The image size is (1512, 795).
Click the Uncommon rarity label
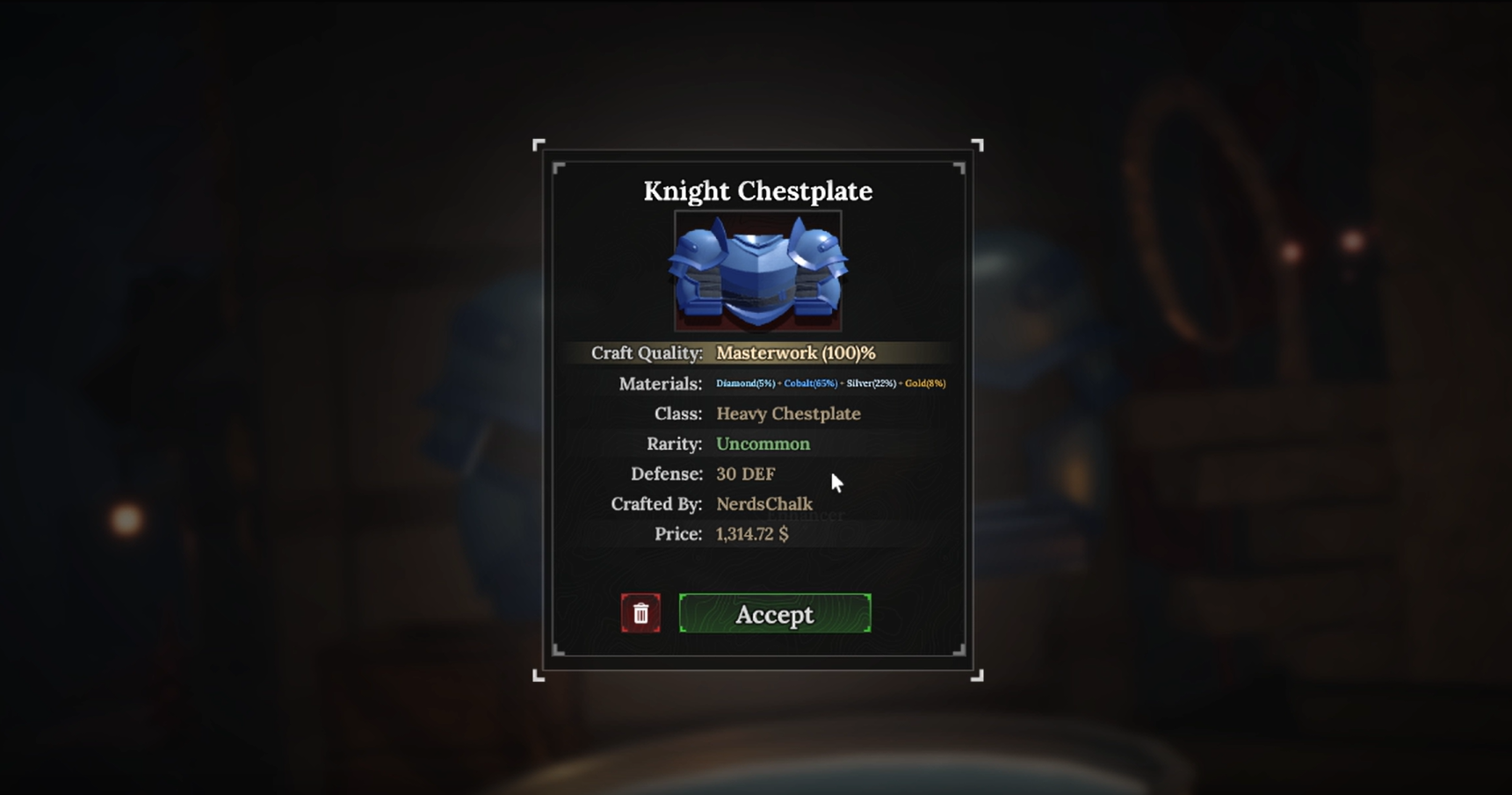(x=763, y=444)
